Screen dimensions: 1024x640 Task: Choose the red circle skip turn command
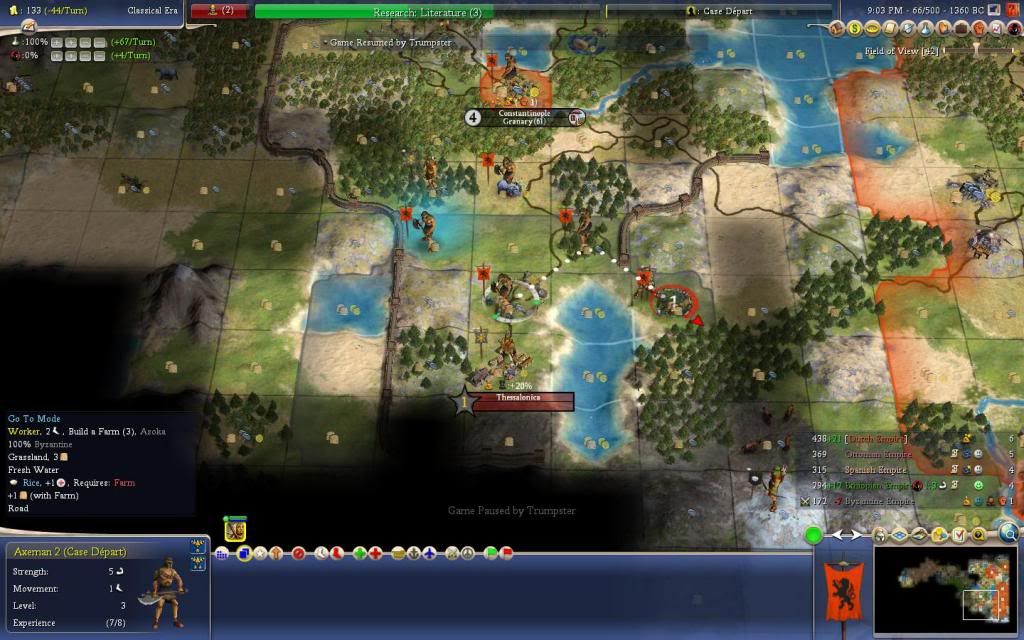pyautogui.click(x=298, y=553)
